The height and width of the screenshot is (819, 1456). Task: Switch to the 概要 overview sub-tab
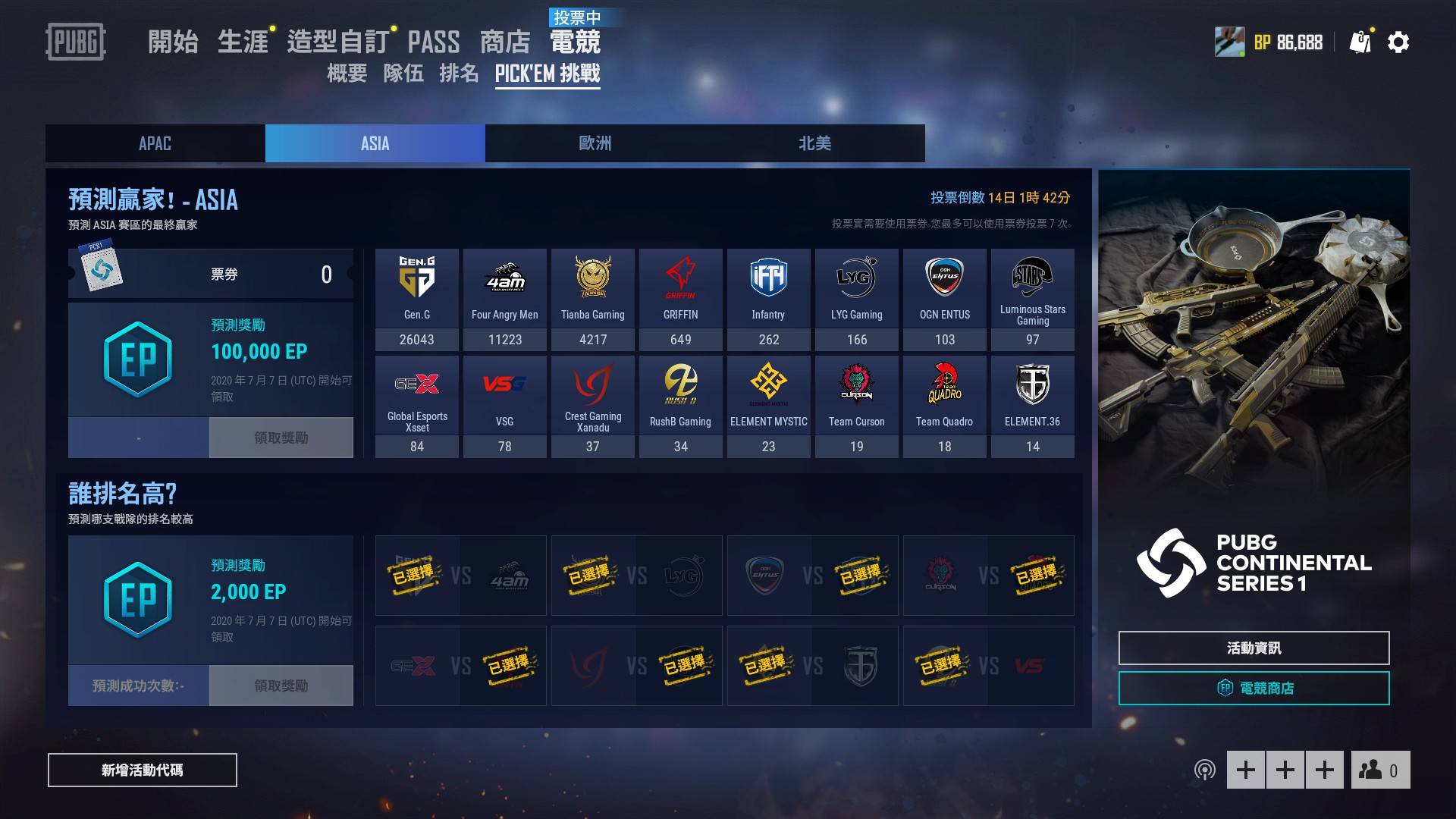pos(347,73)
